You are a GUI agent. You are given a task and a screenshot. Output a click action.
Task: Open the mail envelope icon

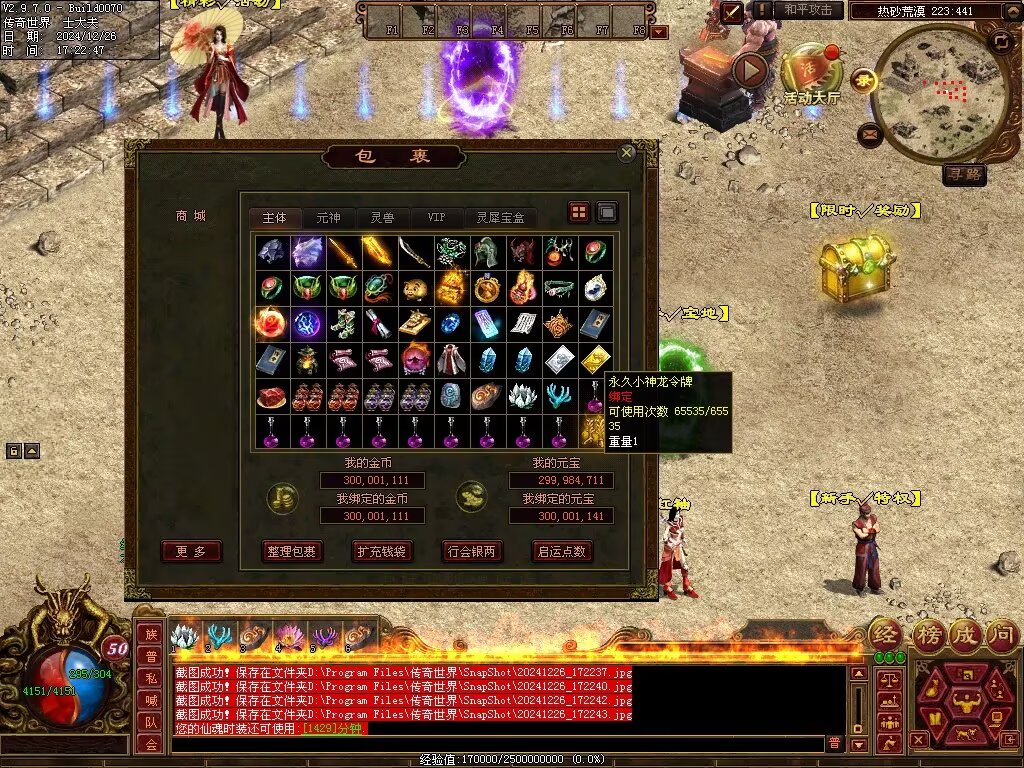tap(869, 133)
